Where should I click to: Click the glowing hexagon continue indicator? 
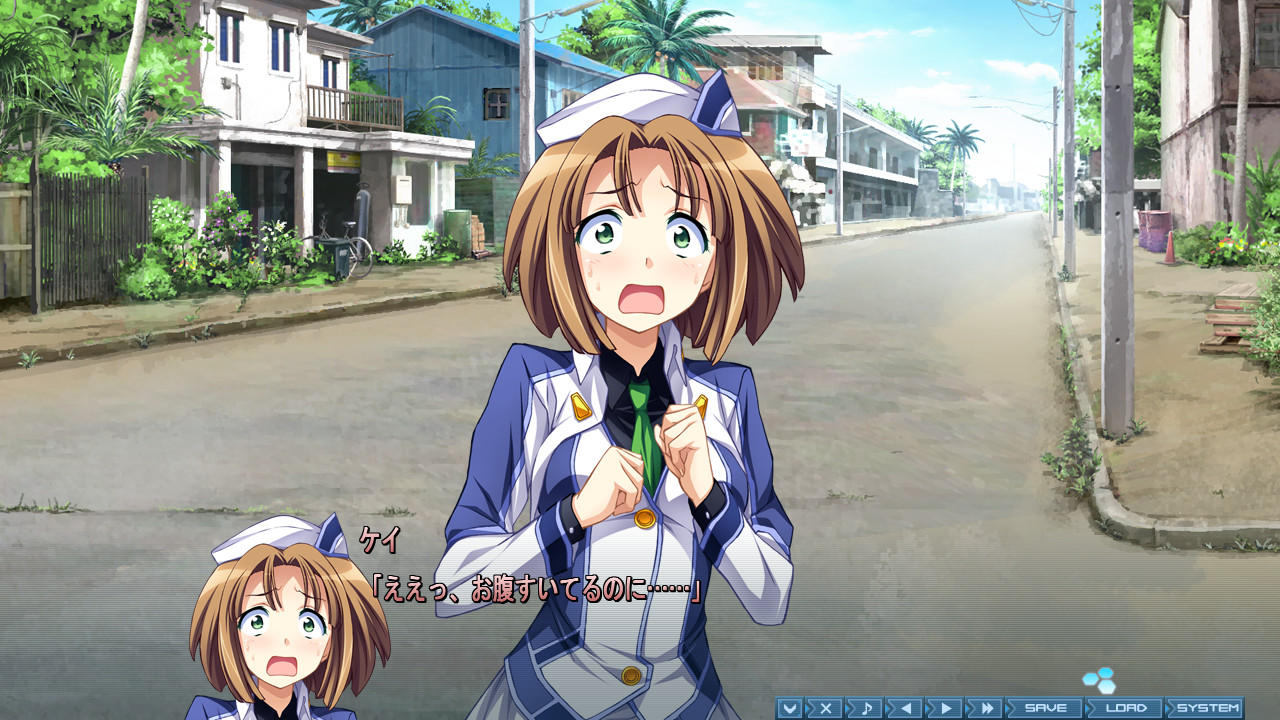[x=1105, y=672]
